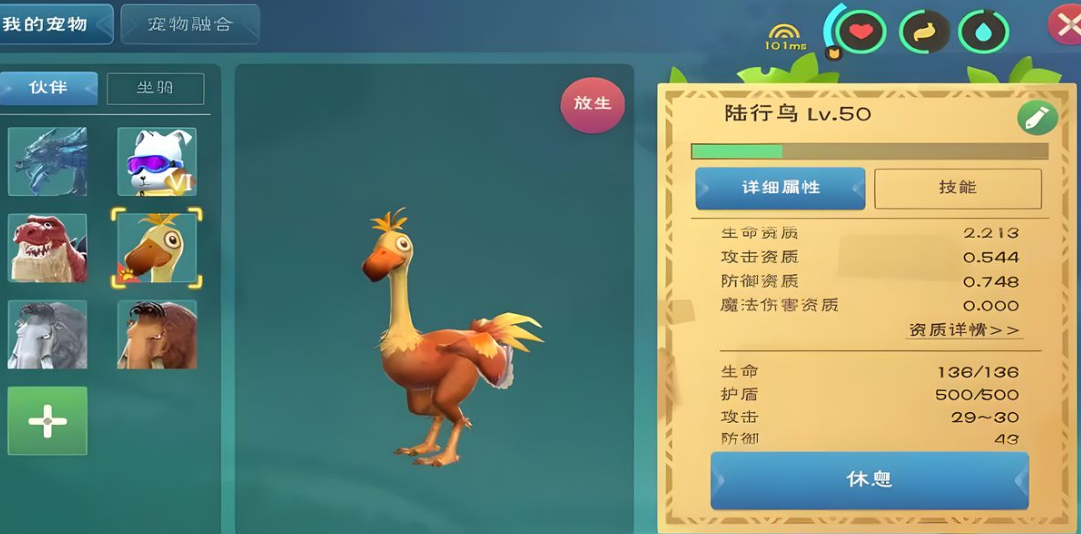Image resolution: width=1081 pixels, height=534 pixels.
Task: Select the blue dragon pet slot
Action: pyautogui.click(x=48, y=161)
